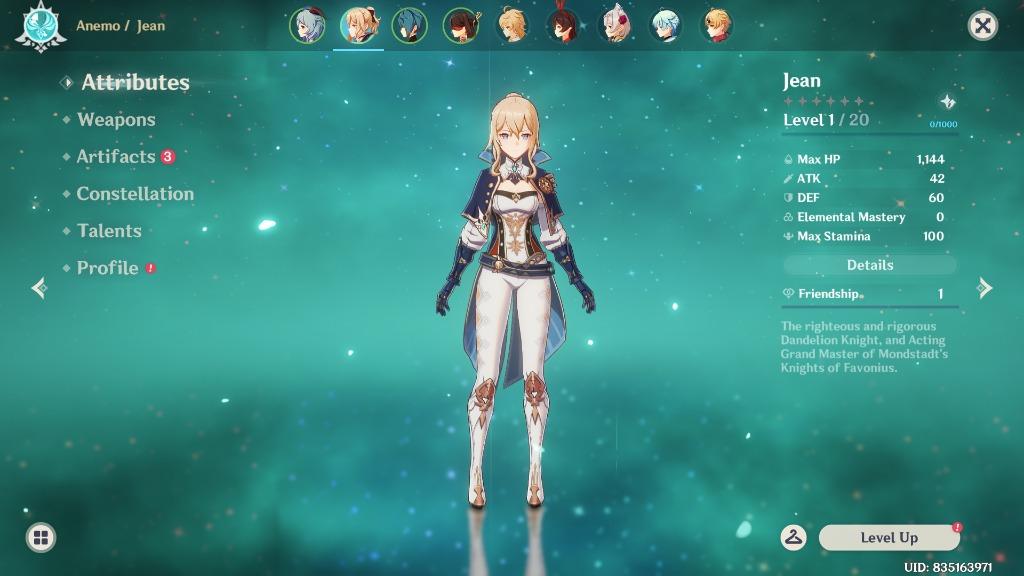The width and height of the screenshot is (1024, 576).
Task: Go to previous character with left arrow
Action: [x=39, y=288]
